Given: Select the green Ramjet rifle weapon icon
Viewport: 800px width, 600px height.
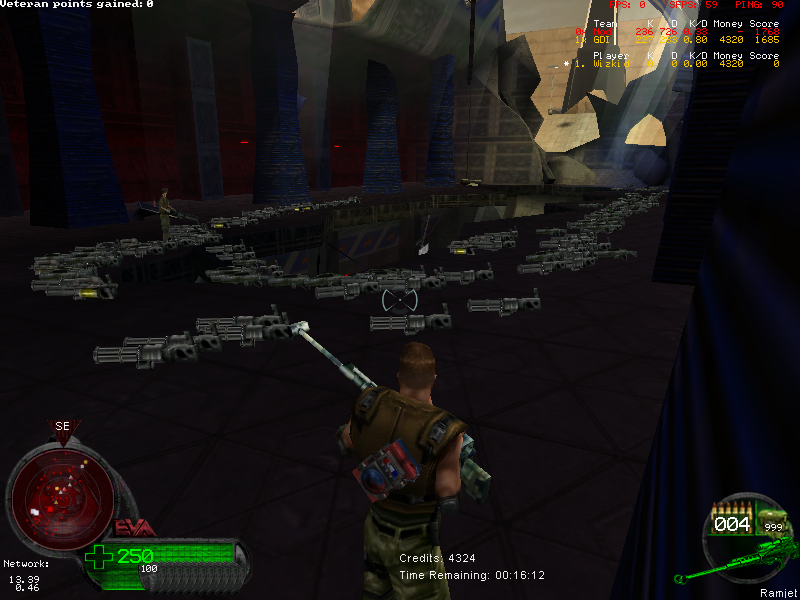Looking at the screenshot, I should tap(740, 557).
